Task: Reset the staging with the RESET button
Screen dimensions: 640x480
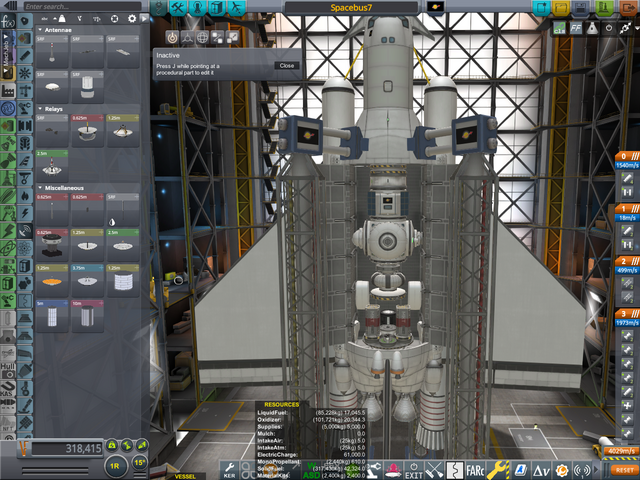Action: pyautogui.click(x=624, y=469)
